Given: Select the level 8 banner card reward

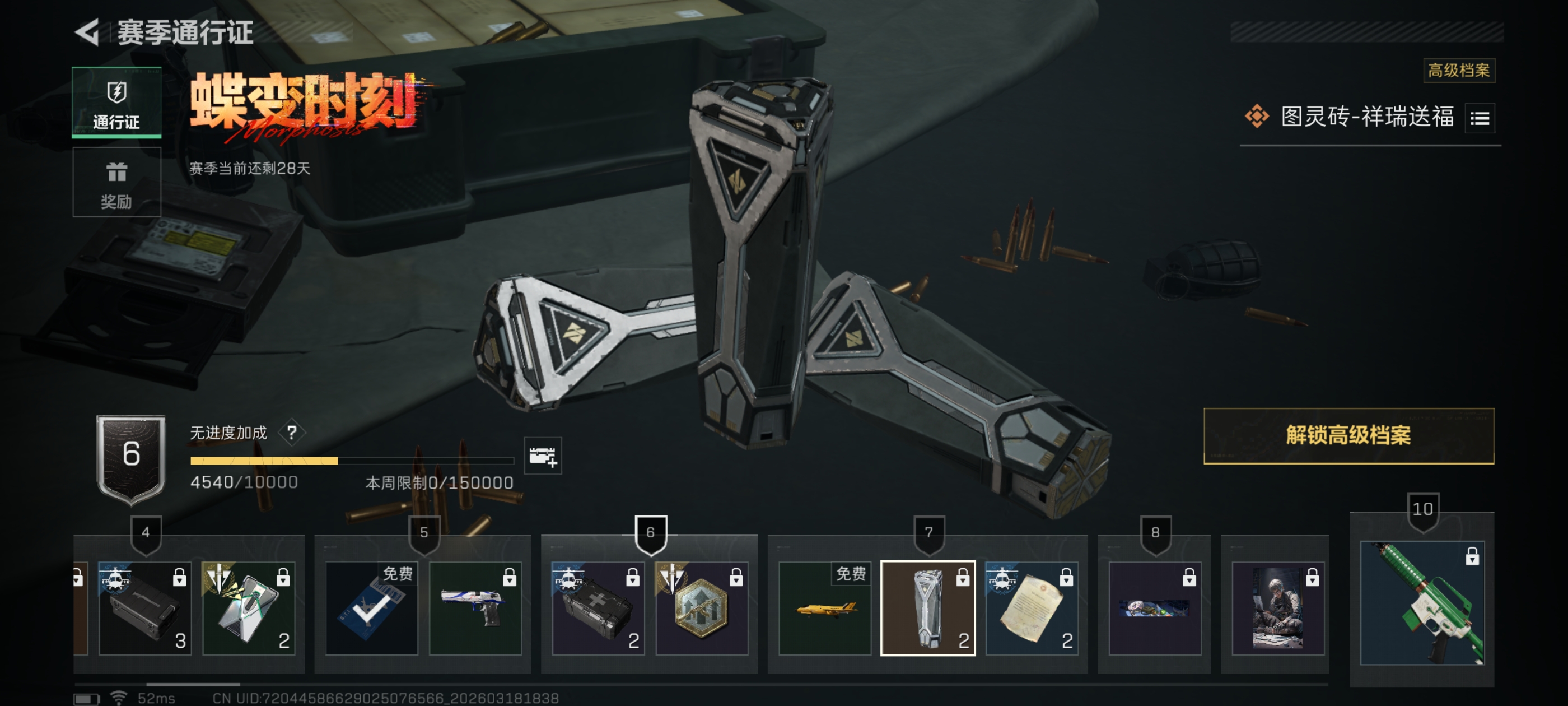Looking at the screenshot, I should [x=1154, y=608].
